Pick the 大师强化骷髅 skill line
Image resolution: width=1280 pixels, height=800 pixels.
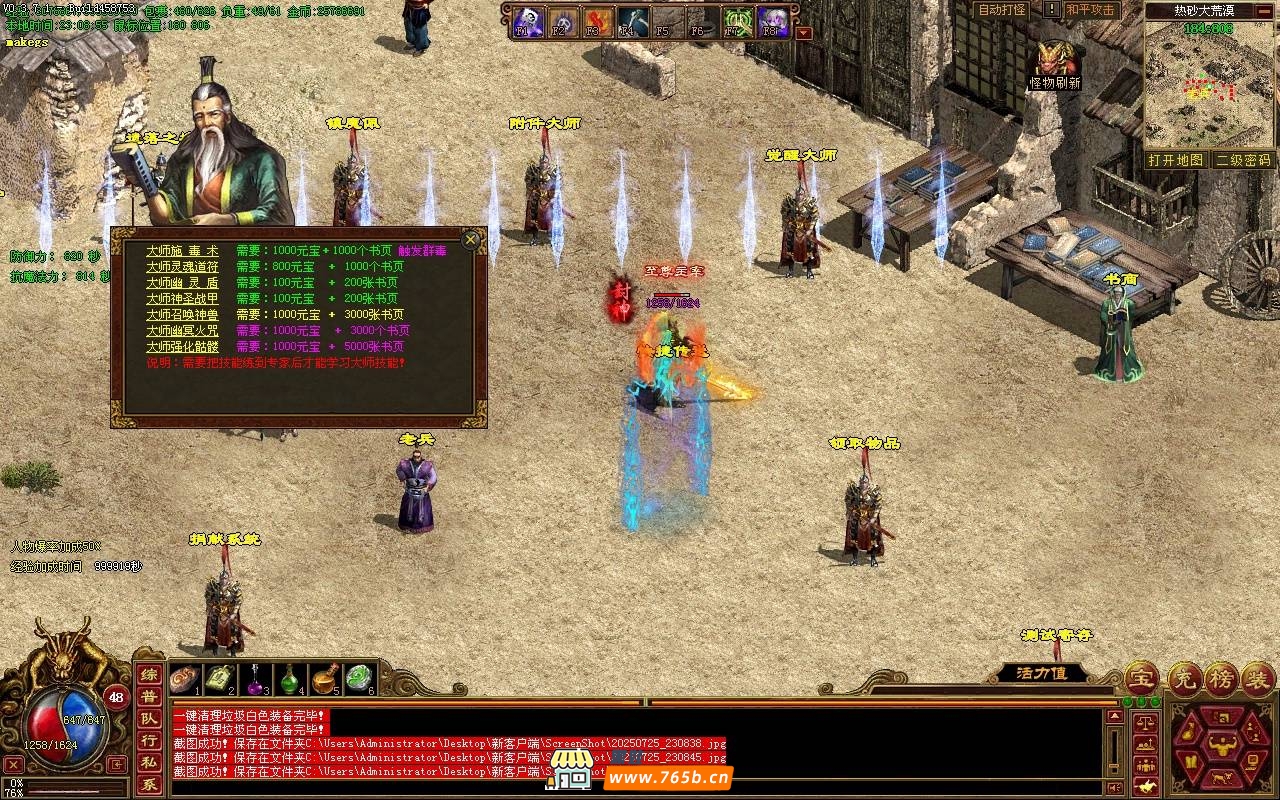(182, 346)
